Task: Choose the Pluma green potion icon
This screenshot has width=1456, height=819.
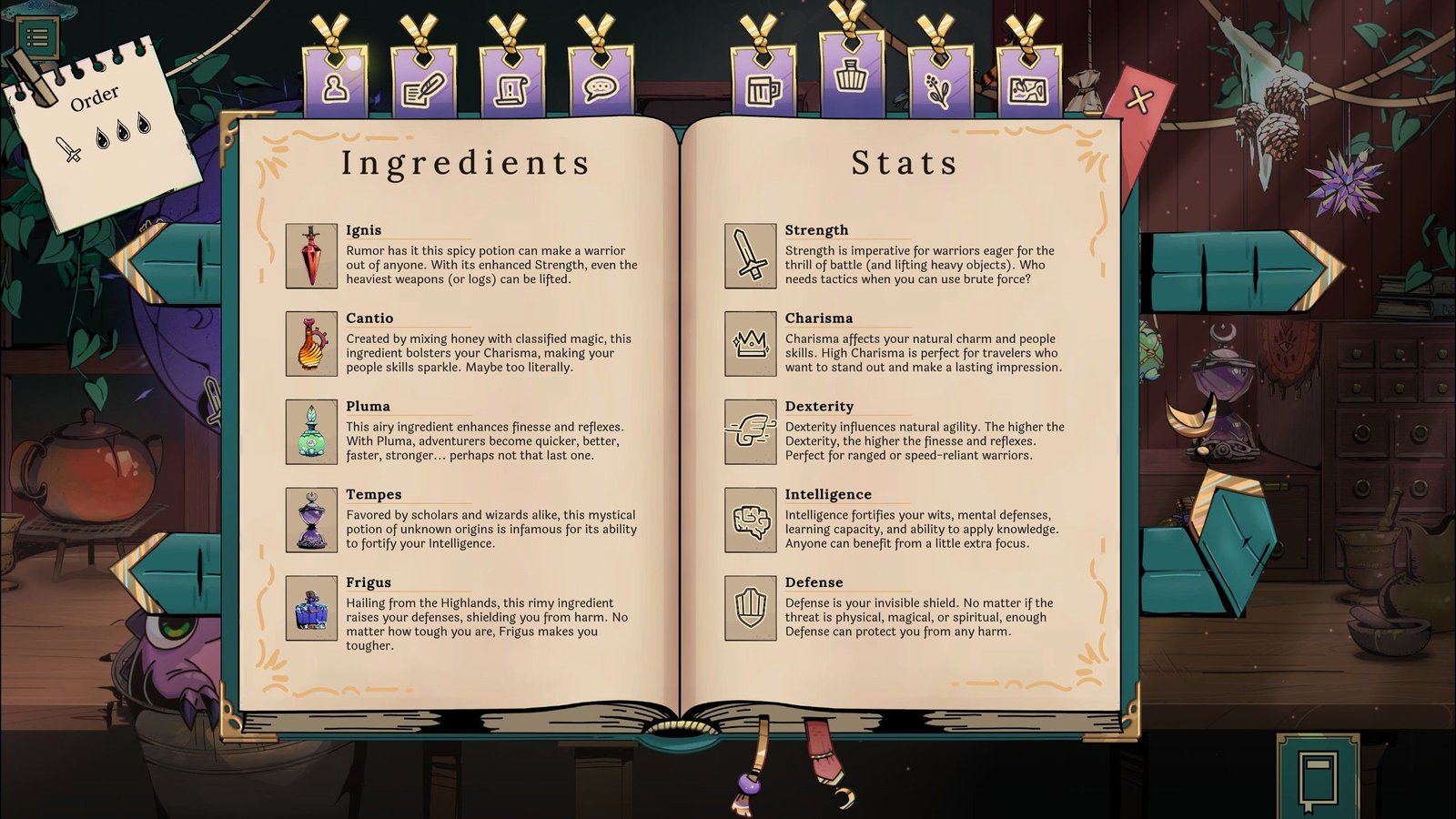Action: 311,432
